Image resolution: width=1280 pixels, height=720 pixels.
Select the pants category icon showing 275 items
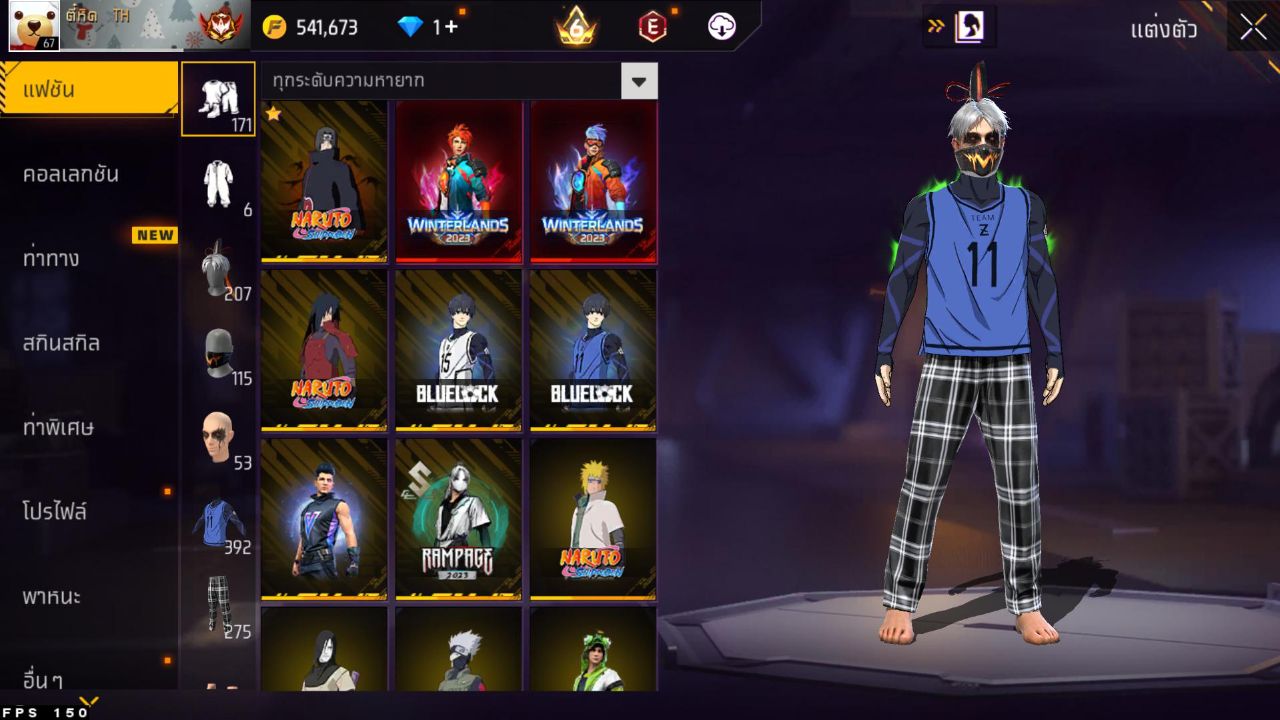[218, 600]
